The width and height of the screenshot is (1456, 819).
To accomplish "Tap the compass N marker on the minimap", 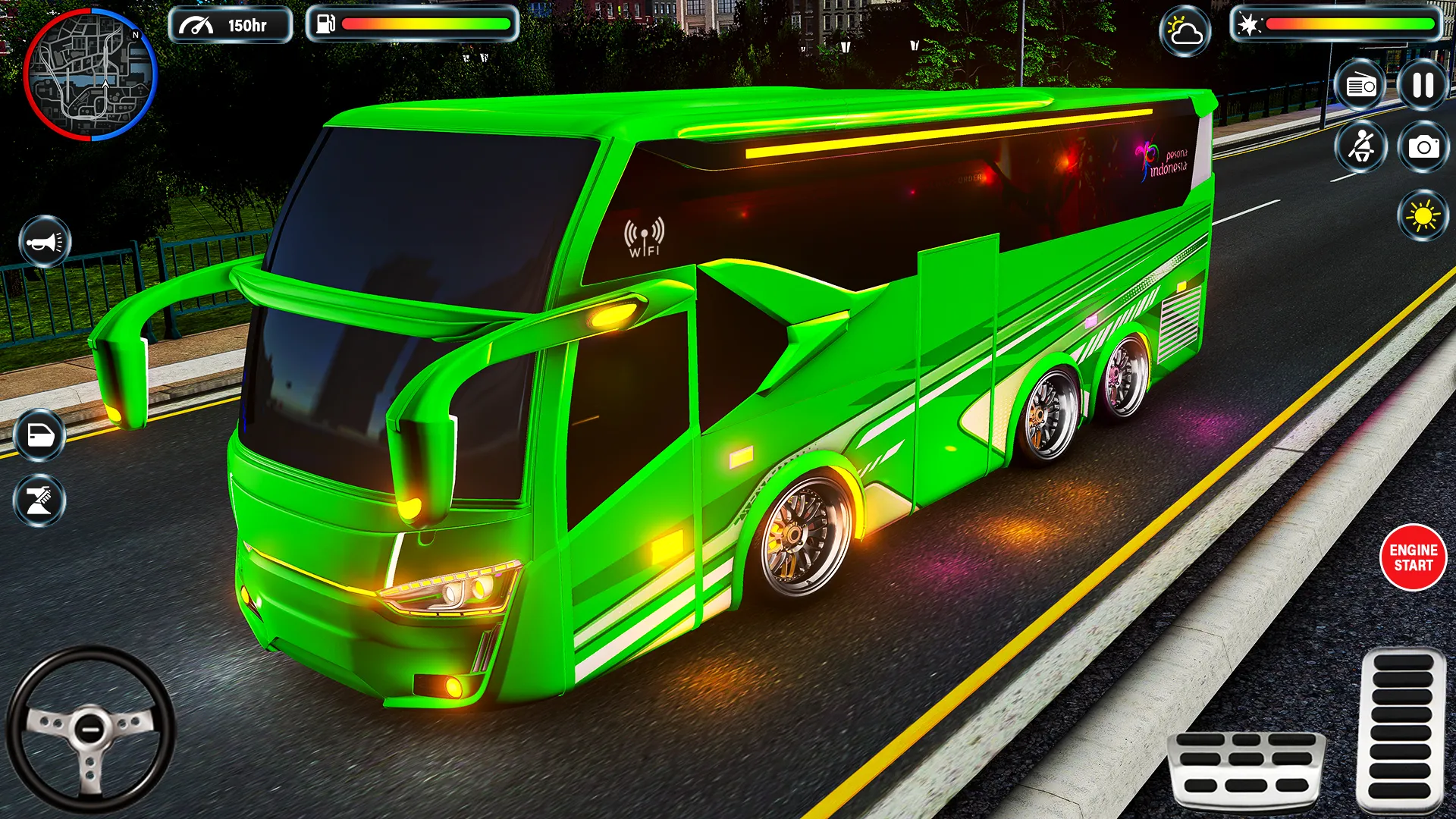I will pos(135,33).
